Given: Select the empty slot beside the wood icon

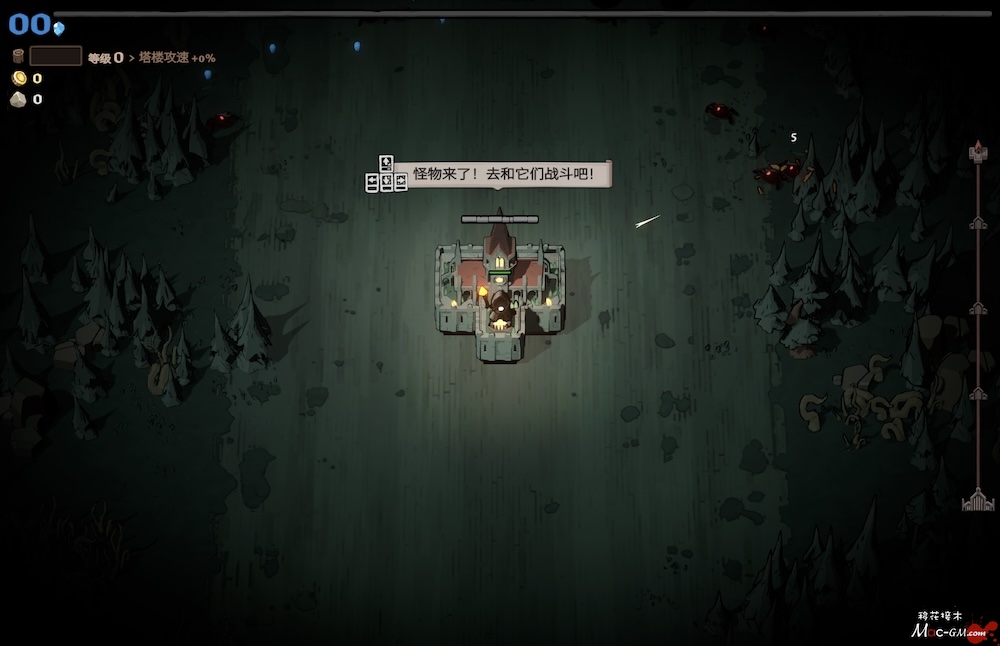Looking at the screenshot, I should (55, 57).
